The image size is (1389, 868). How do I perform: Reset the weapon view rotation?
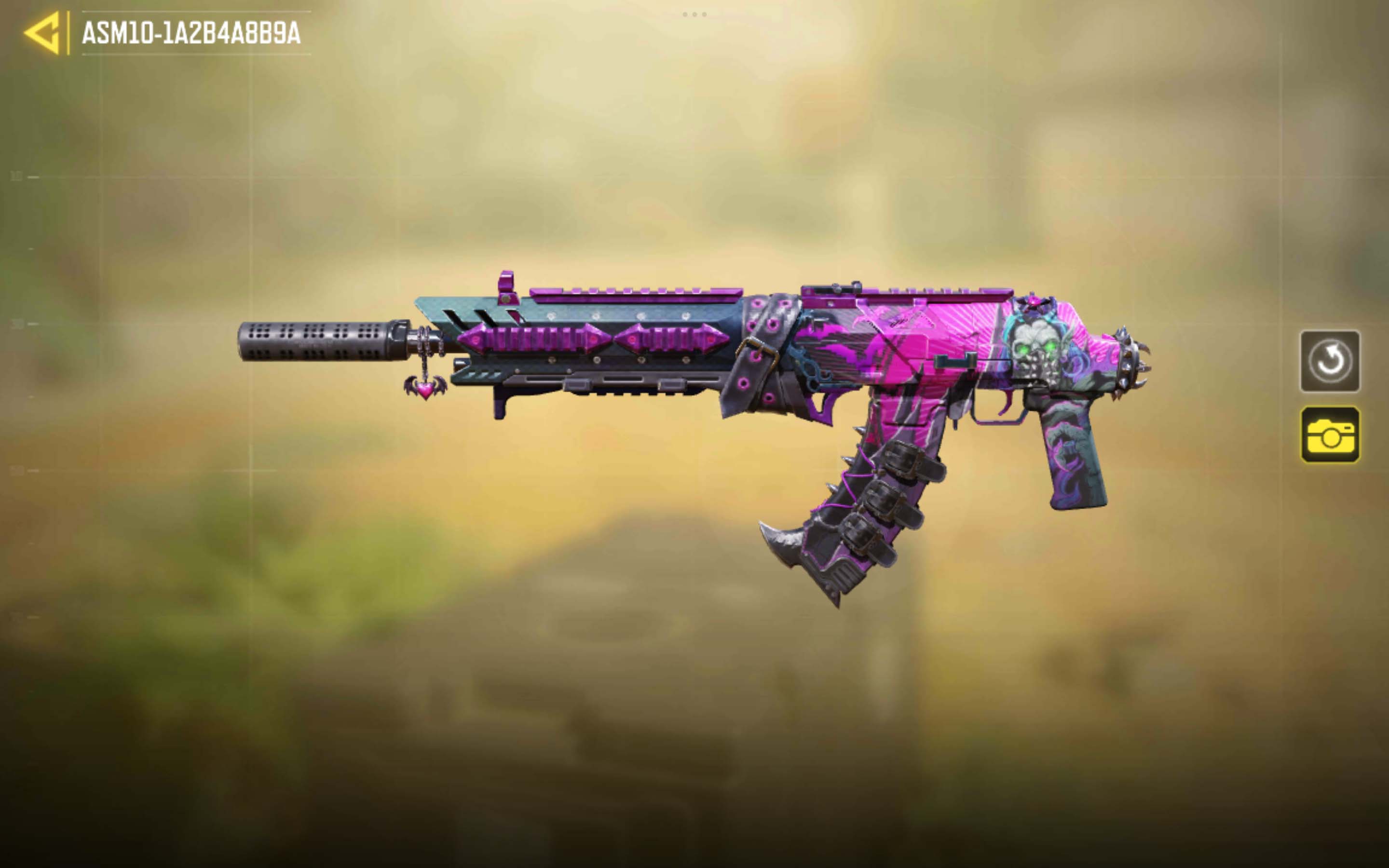pyautogui.click(x=1329, y=361)
